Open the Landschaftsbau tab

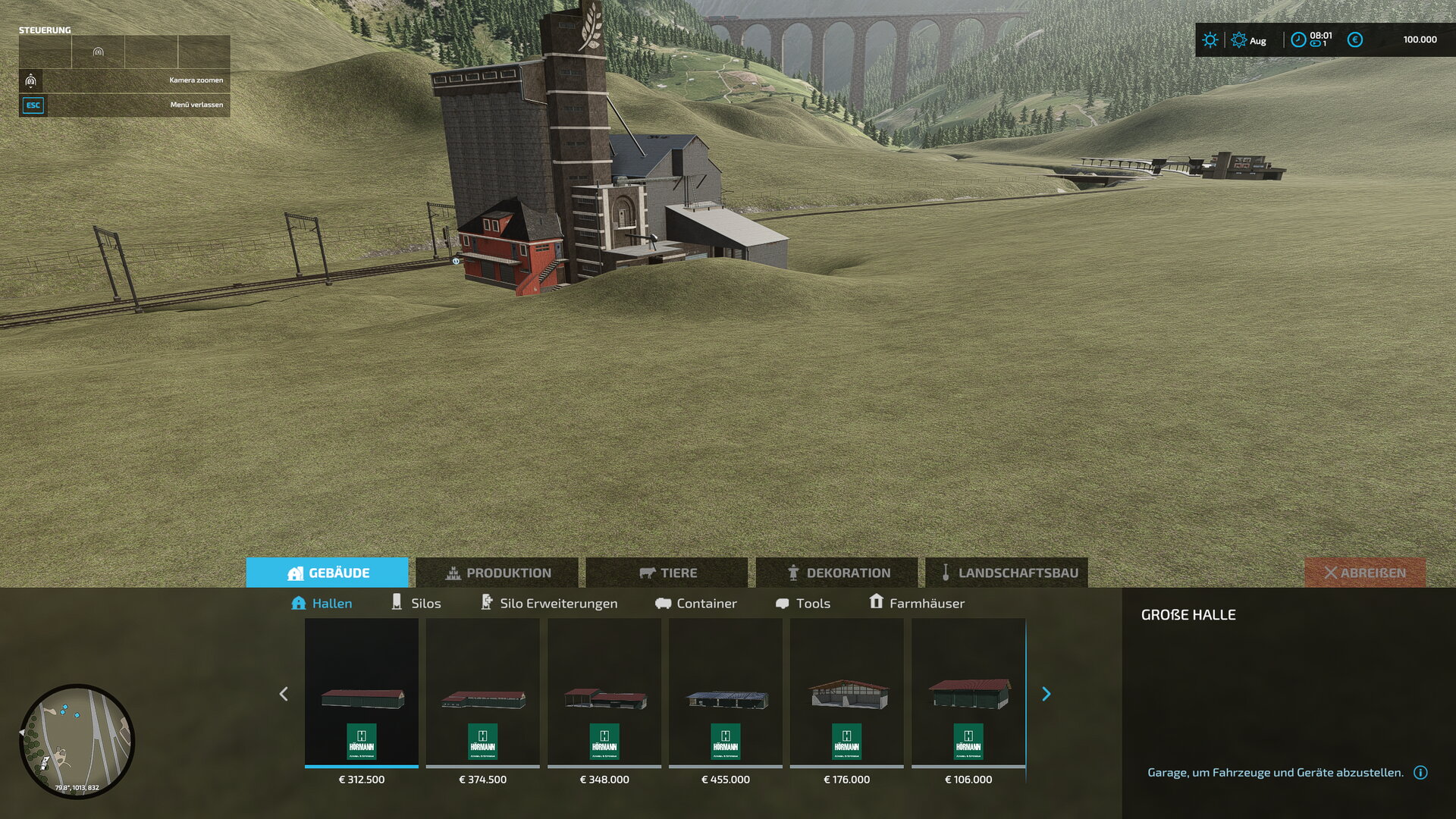pyautogui.click(x=1007, y=573)
